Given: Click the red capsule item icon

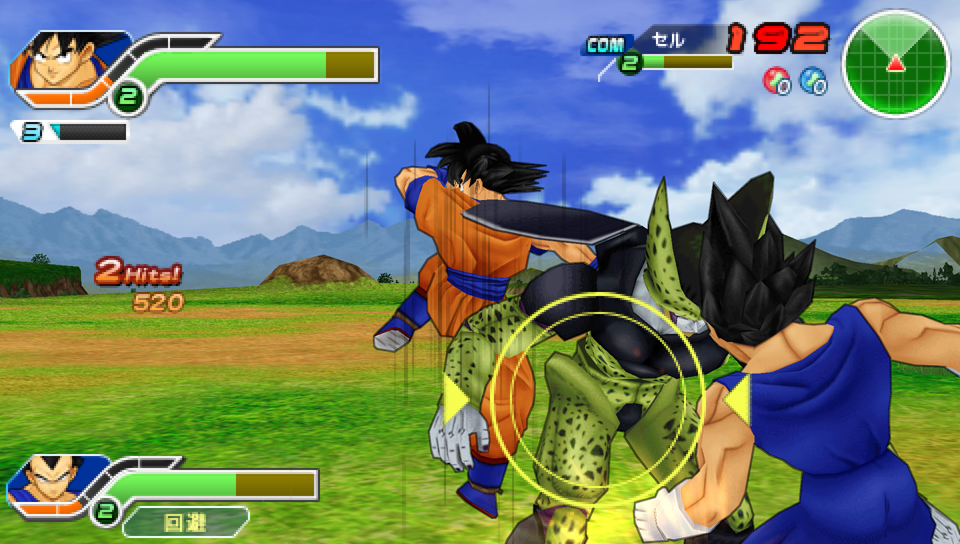Looking at the screenshot, I should coord(776,81).
